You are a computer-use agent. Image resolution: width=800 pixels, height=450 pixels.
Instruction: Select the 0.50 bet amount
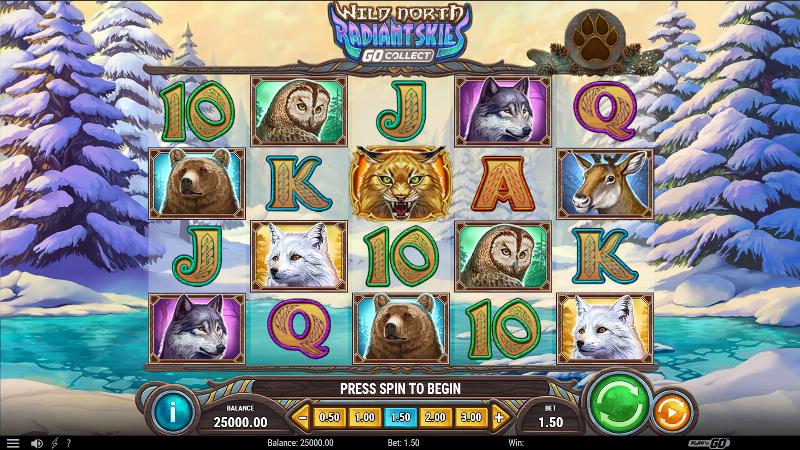[328, 416]
